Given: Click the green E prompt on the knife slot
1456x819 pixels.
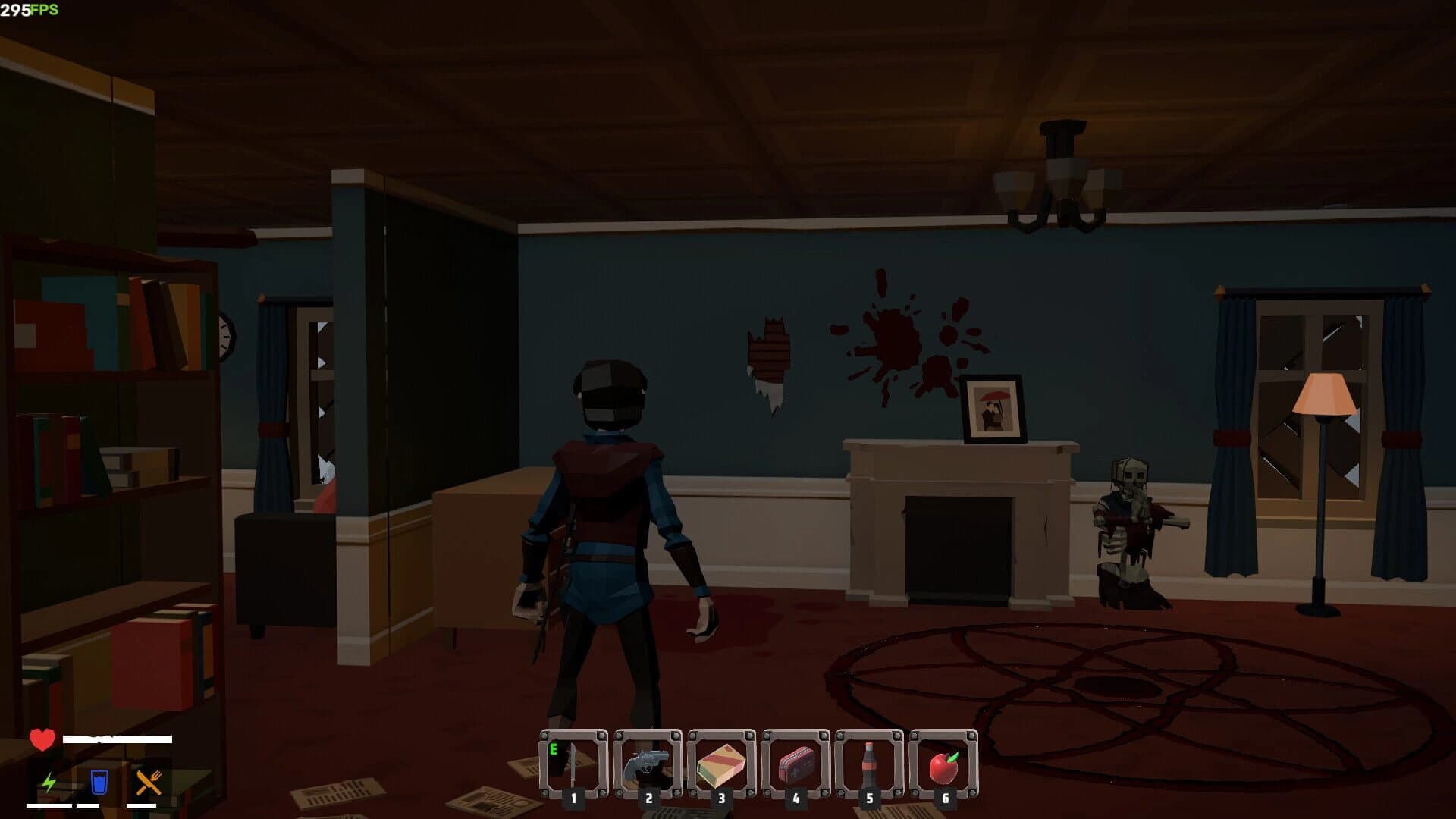Looking at the screenshot, I should (x=554, y=748).
